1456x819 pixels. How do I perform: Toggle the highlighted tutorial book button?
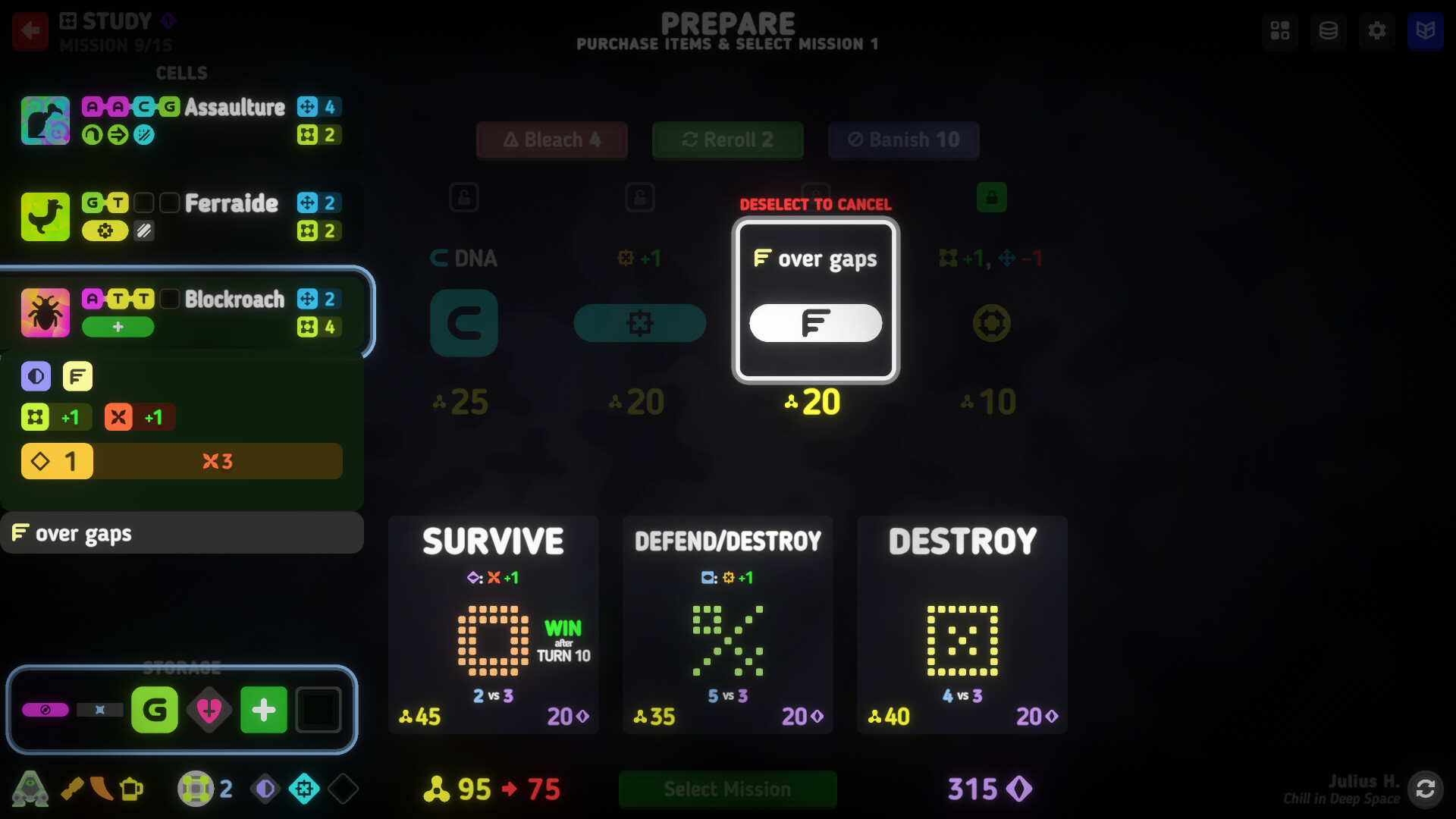point(1426,31)
